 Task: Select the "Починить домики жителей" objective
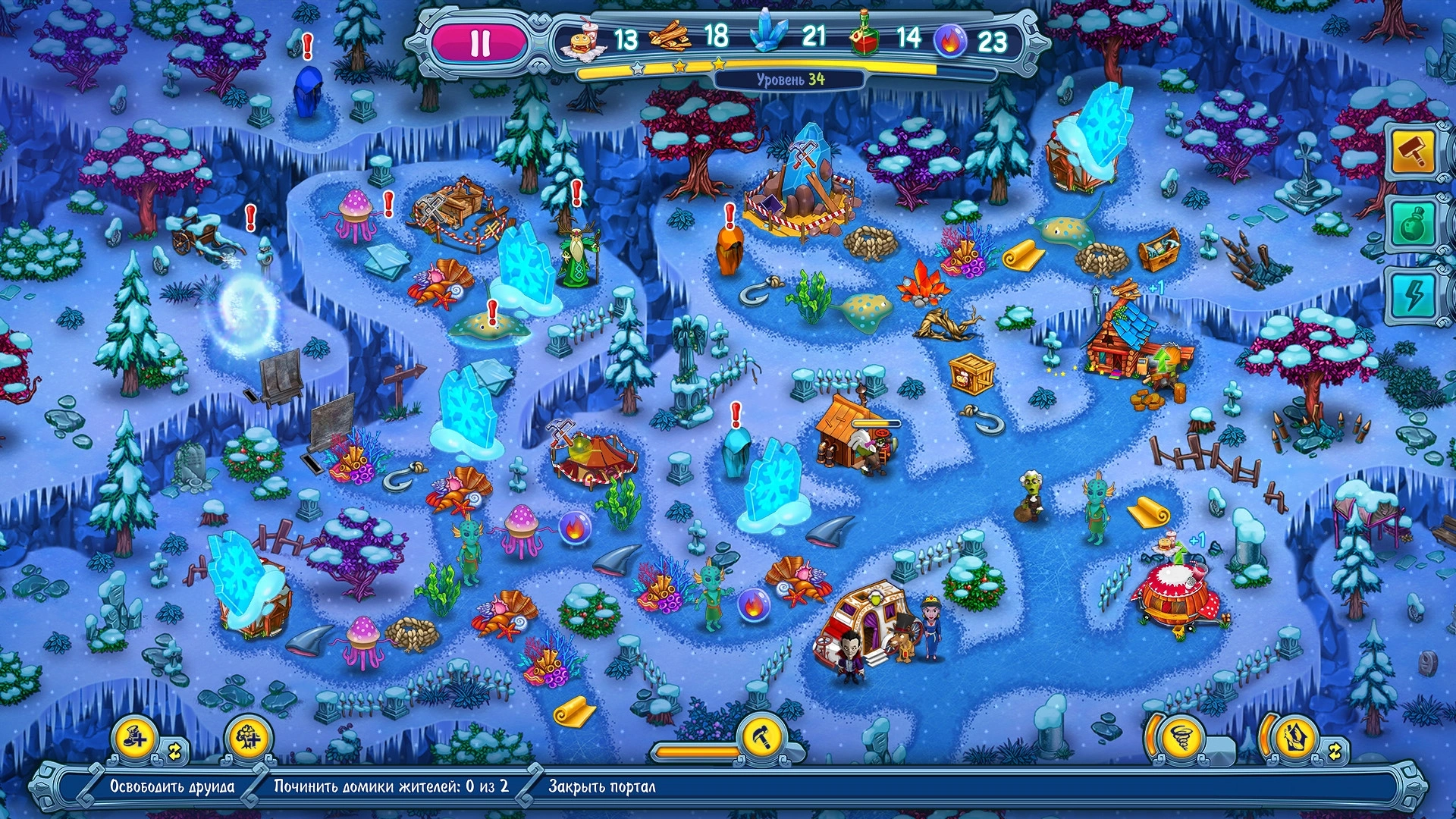coord(391,786)
